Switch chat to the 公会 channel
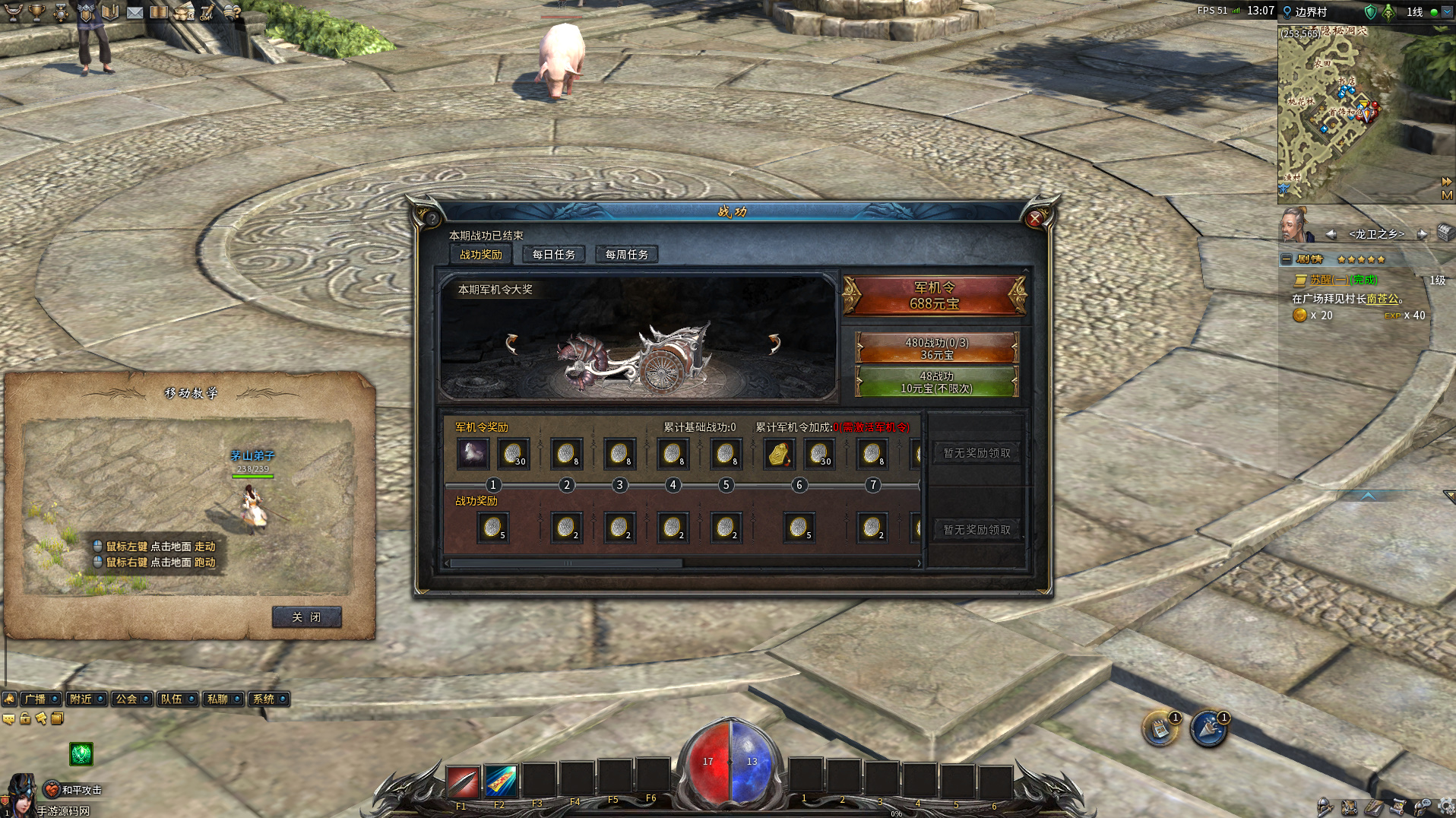This screenshot has width=1456, height=818. [126, 699]
